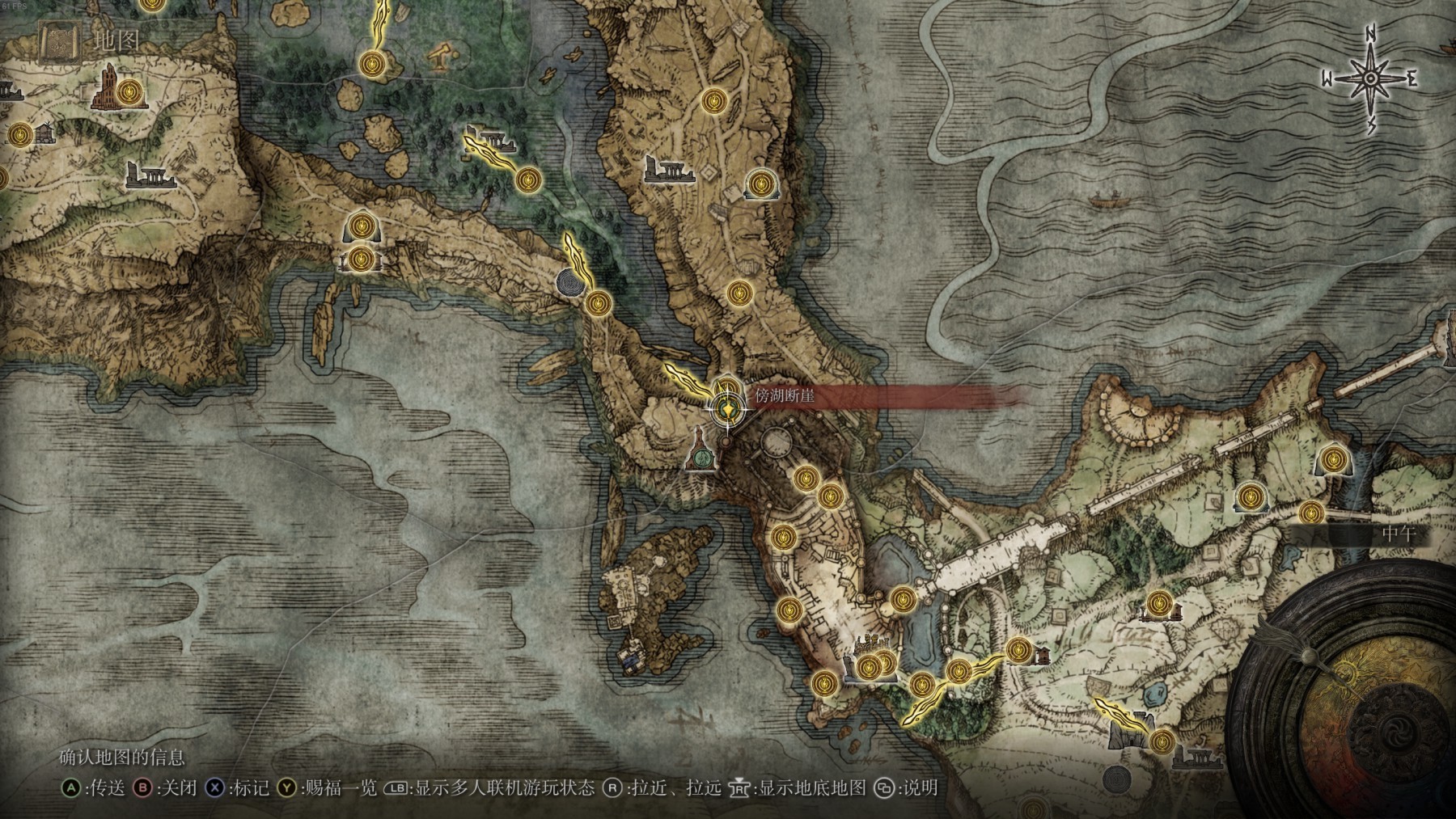The width and height of the screenshot is (1456, 819).
Task: Select the compass rose in the map corner
Action: pyautogui.click(x=1372, y=78)
